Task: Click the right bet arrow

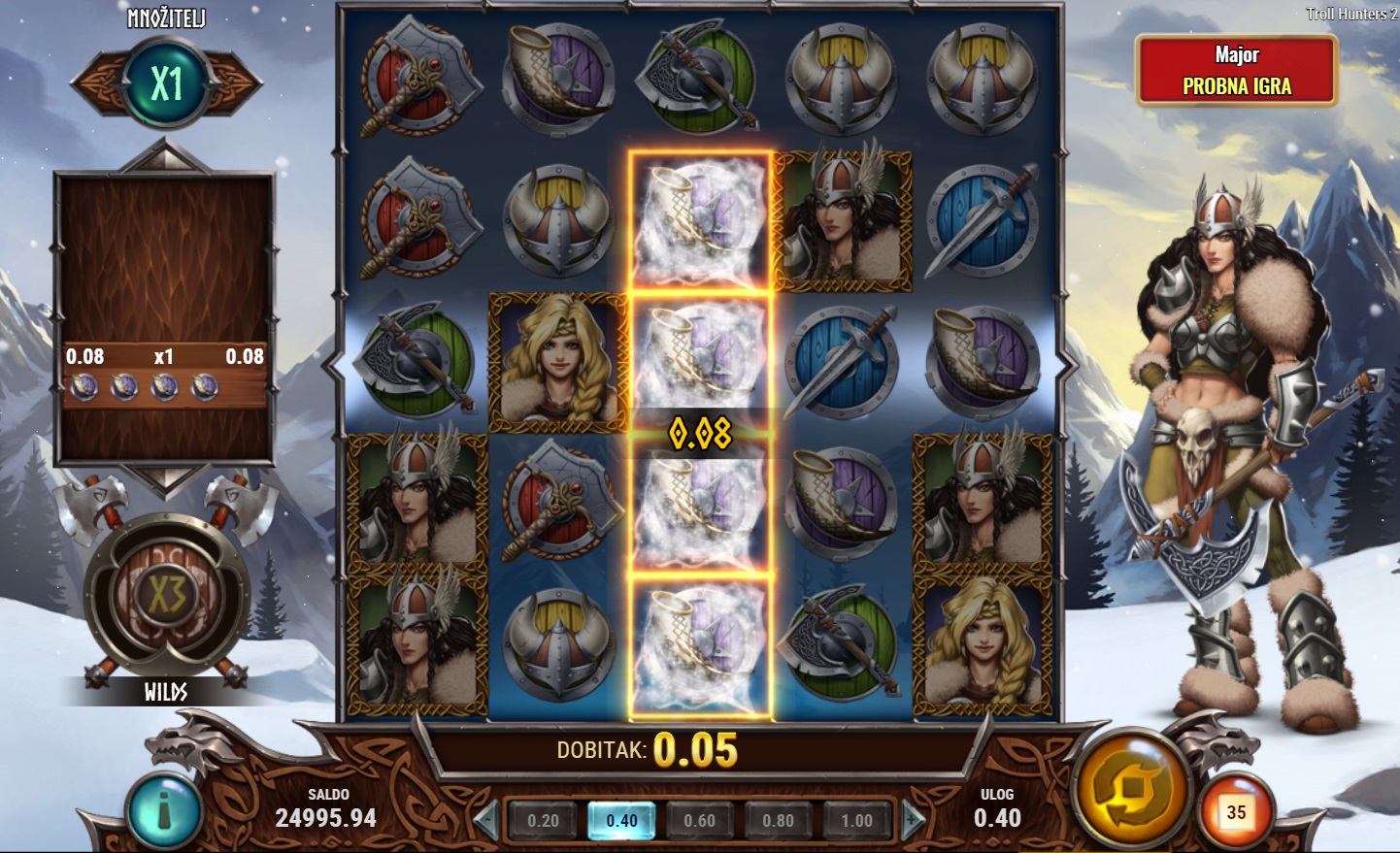Action: (x=912, y=821)
